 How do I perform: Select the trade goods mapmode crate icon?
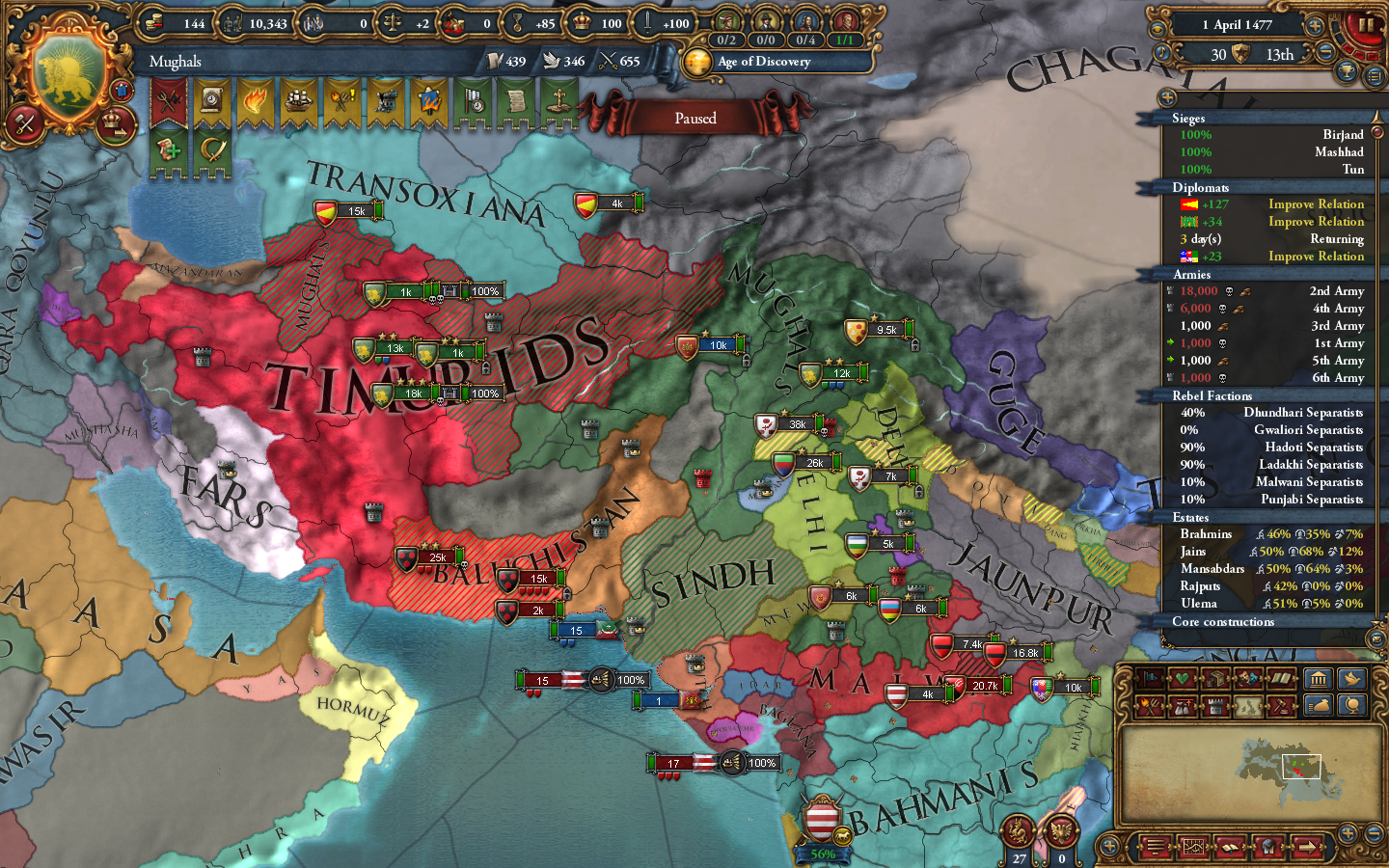(x=1216, y=680)
